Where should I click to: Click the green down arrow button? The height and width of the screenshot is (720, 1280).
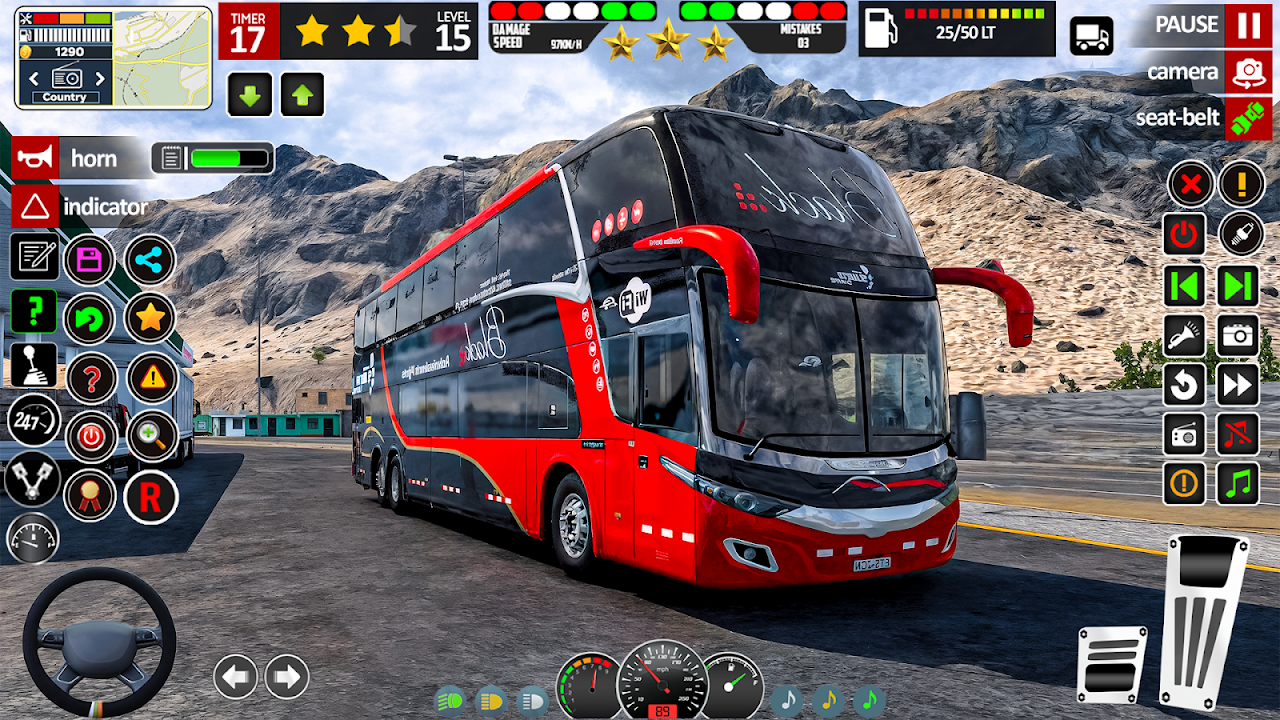coord(250,95)
